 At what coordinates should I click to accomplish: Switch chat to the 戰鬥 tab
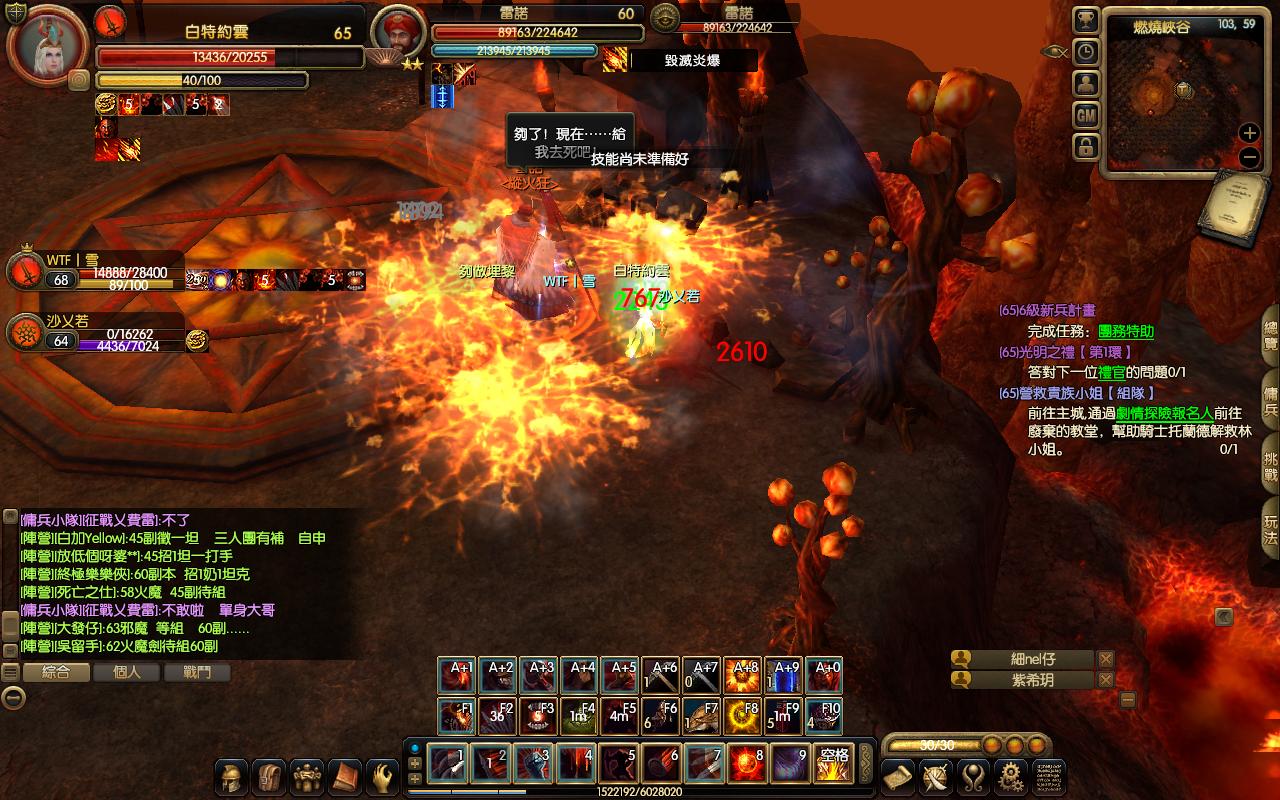coord(197,673)
